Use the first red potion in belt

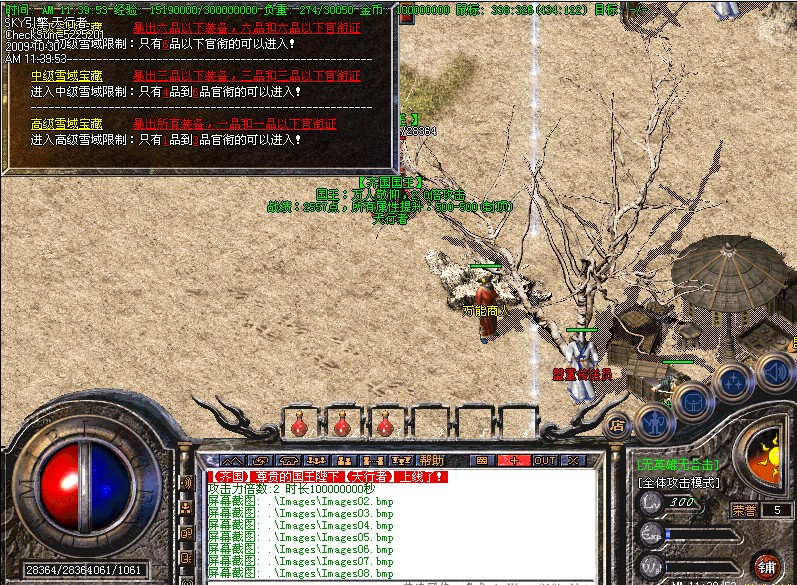click(297, 426)
